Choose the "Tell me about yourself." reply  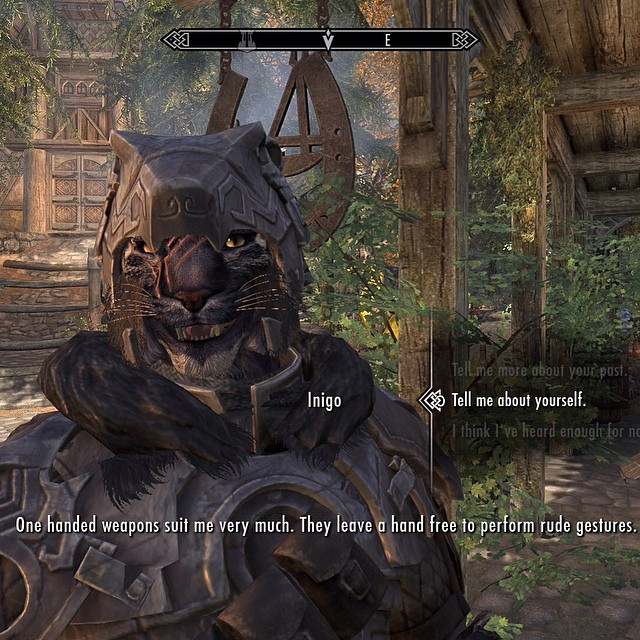pyautogui.click(x=518, y=400)
